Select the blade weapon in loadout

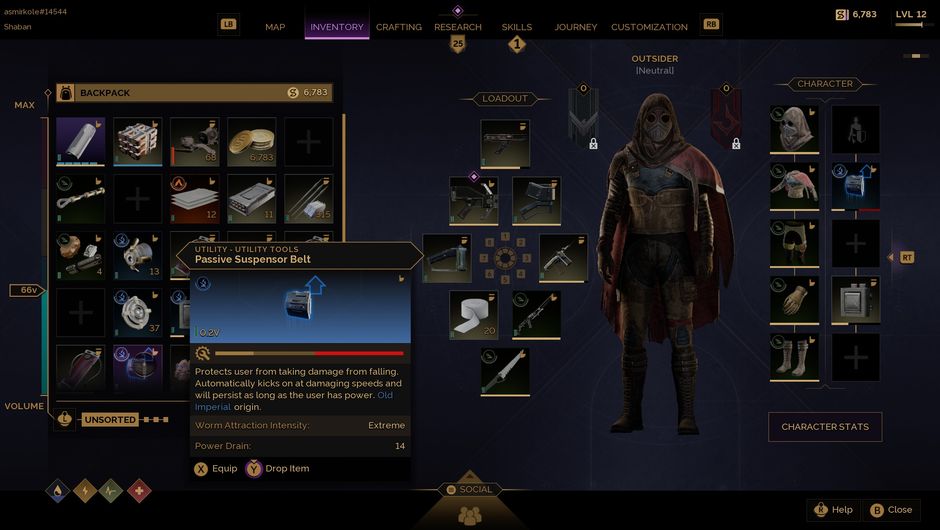coord(505,371)
